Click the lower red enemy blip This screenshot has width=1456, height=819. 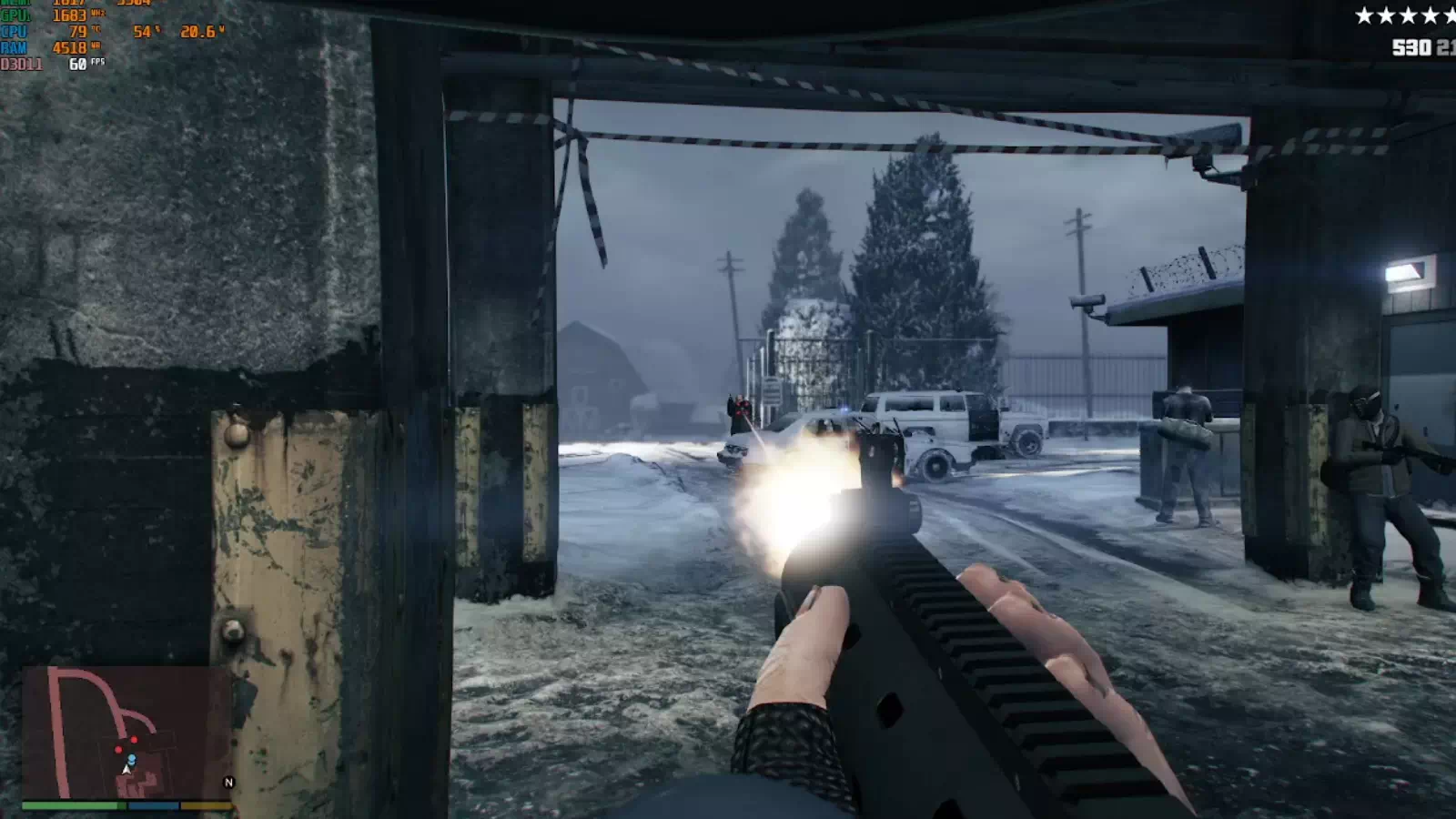118,749
